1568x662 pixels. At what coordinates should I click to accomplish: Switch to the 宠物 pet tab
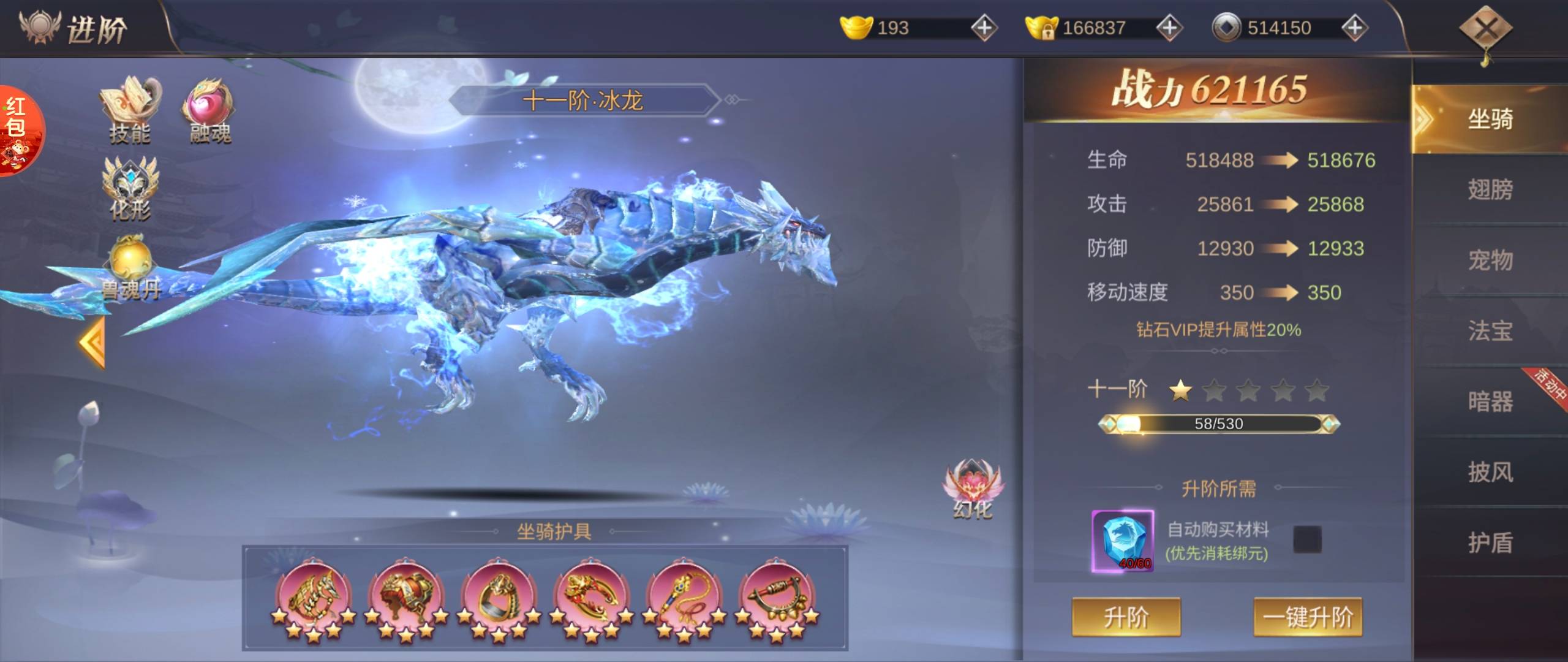coord(1490,260)
